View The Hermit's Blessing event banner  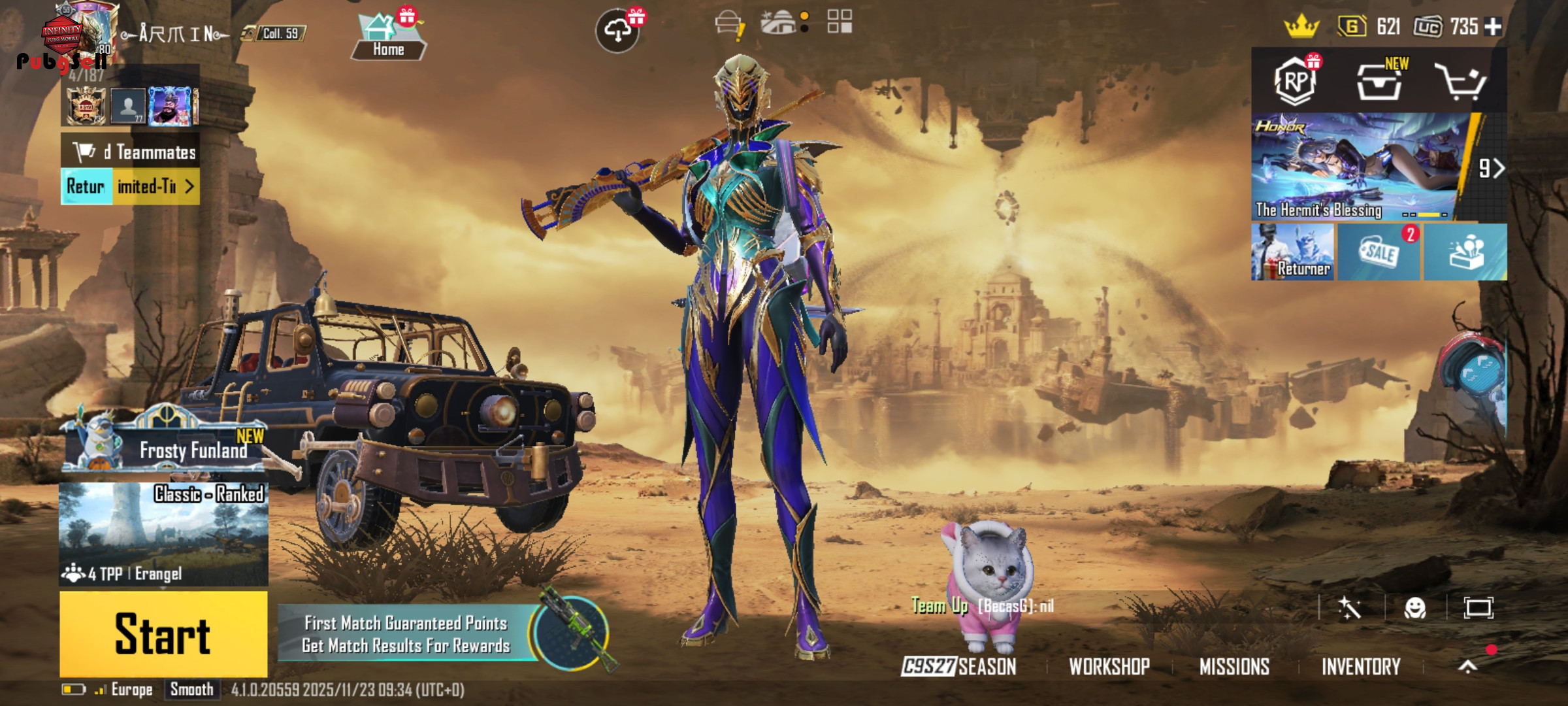pyautogui.click(x=1356, y=167)
